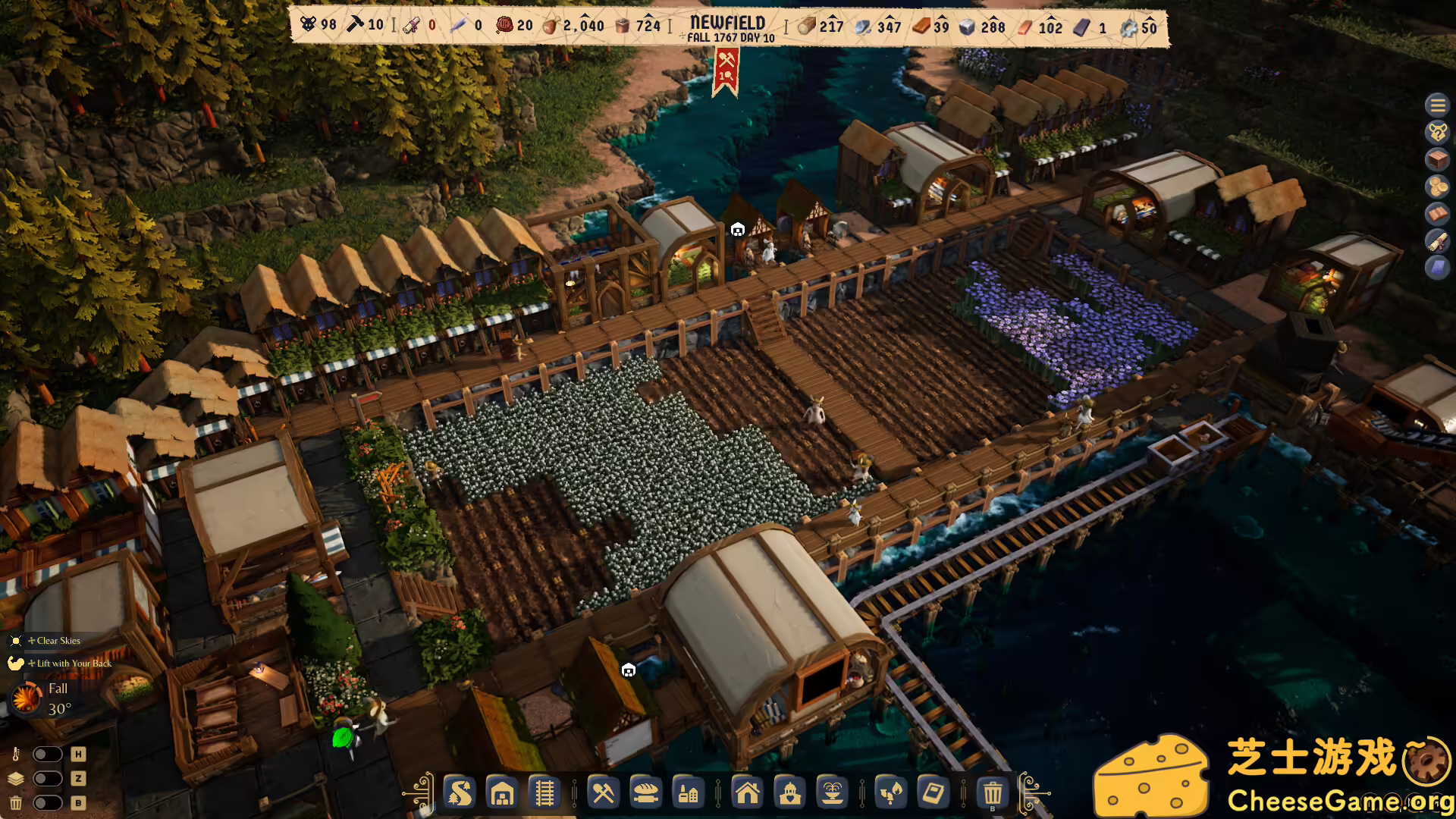Select the warehouse storage build category

tap(502, 794)
